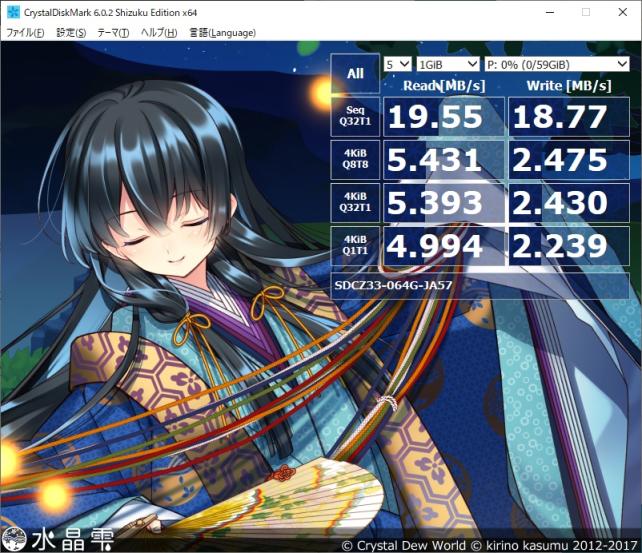642x553 pixels.
Task: Open the test count dropdown showing 5
Action: coord(397,63)
